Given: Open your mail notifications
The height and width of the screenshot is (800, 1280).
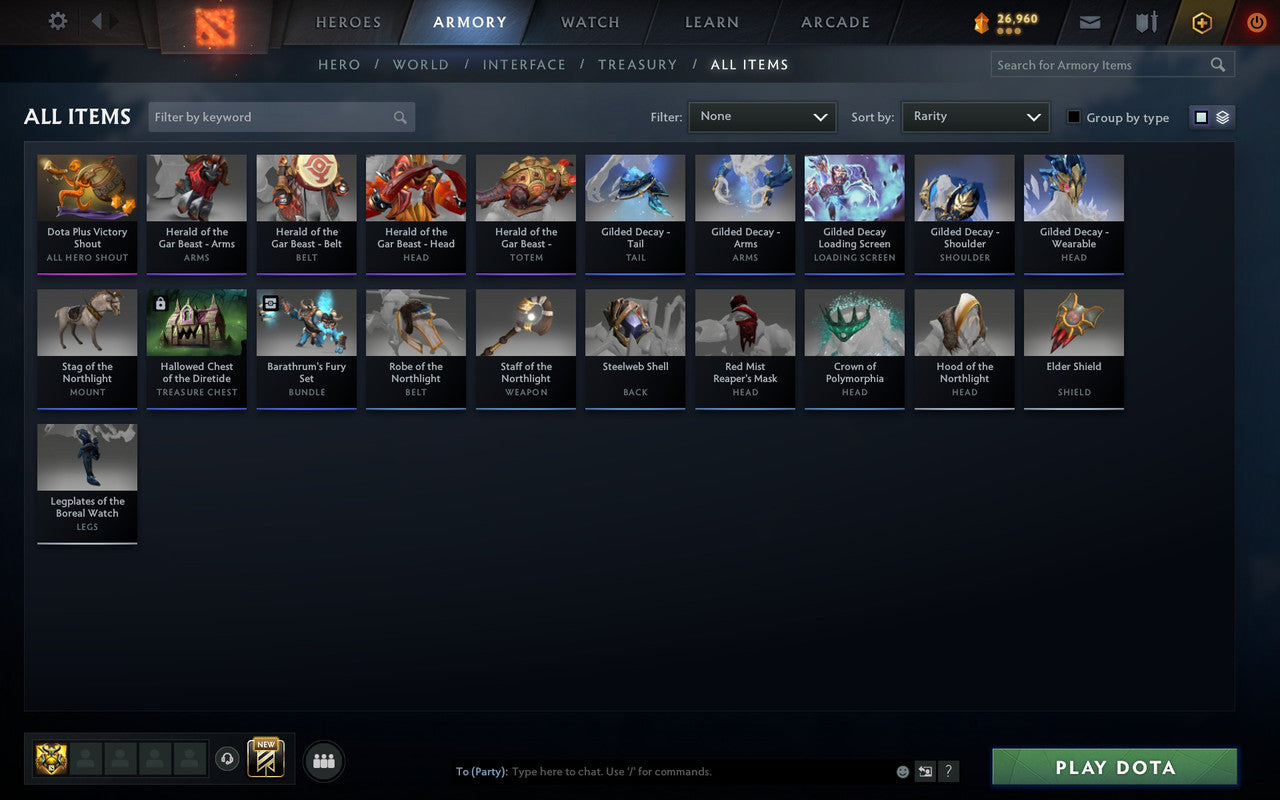Looking at the screenshot, I should click(x=1089, y=21).
